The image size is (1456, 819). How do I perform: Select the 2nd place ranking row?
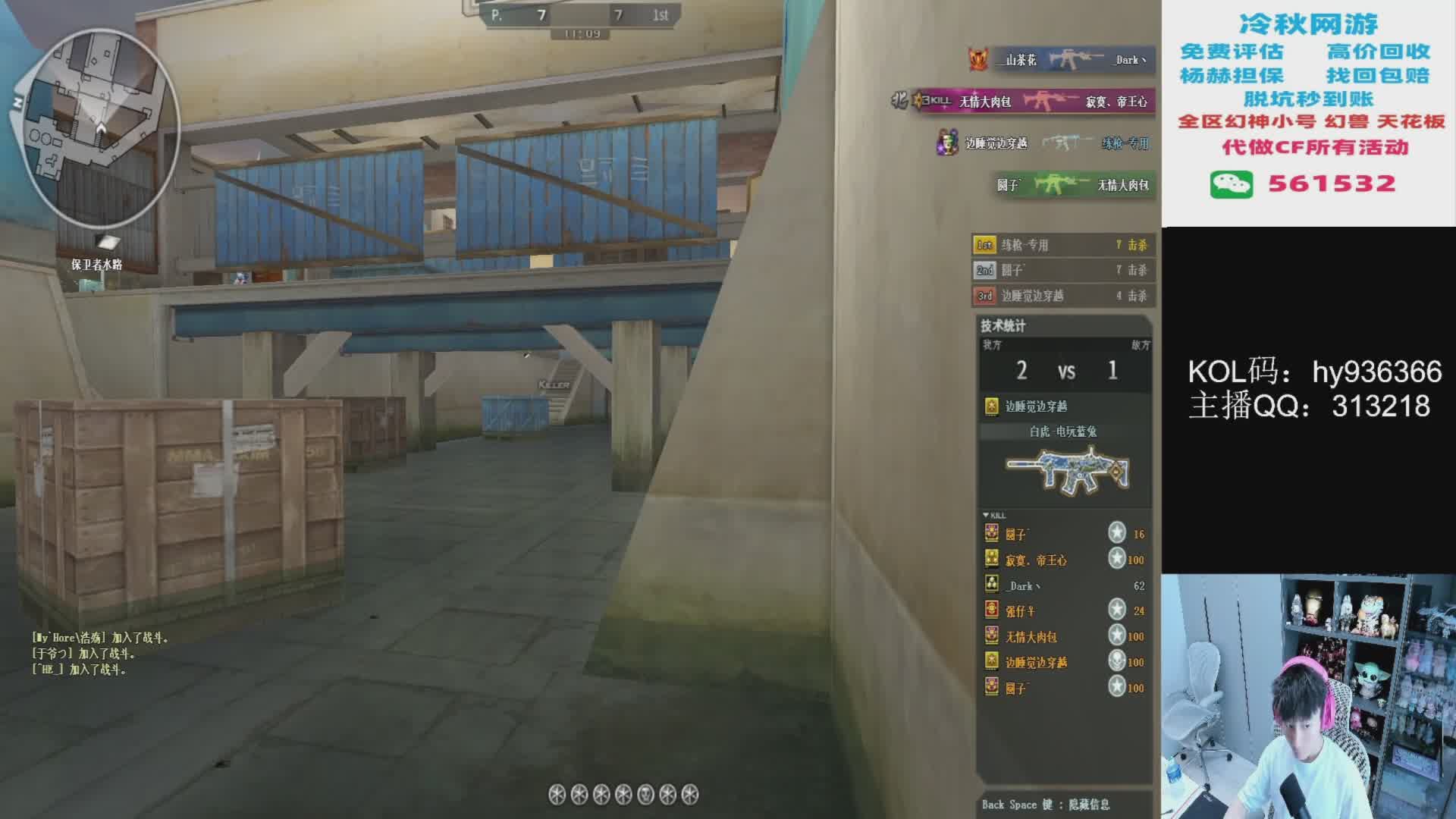point(1062,270)
